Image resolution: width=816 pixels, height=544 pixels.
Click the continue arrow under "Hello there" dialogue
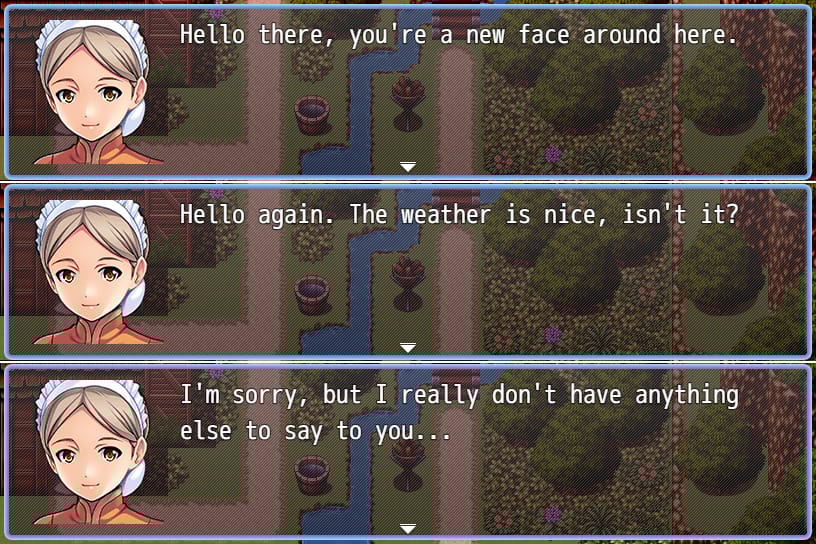coord(407,167)
